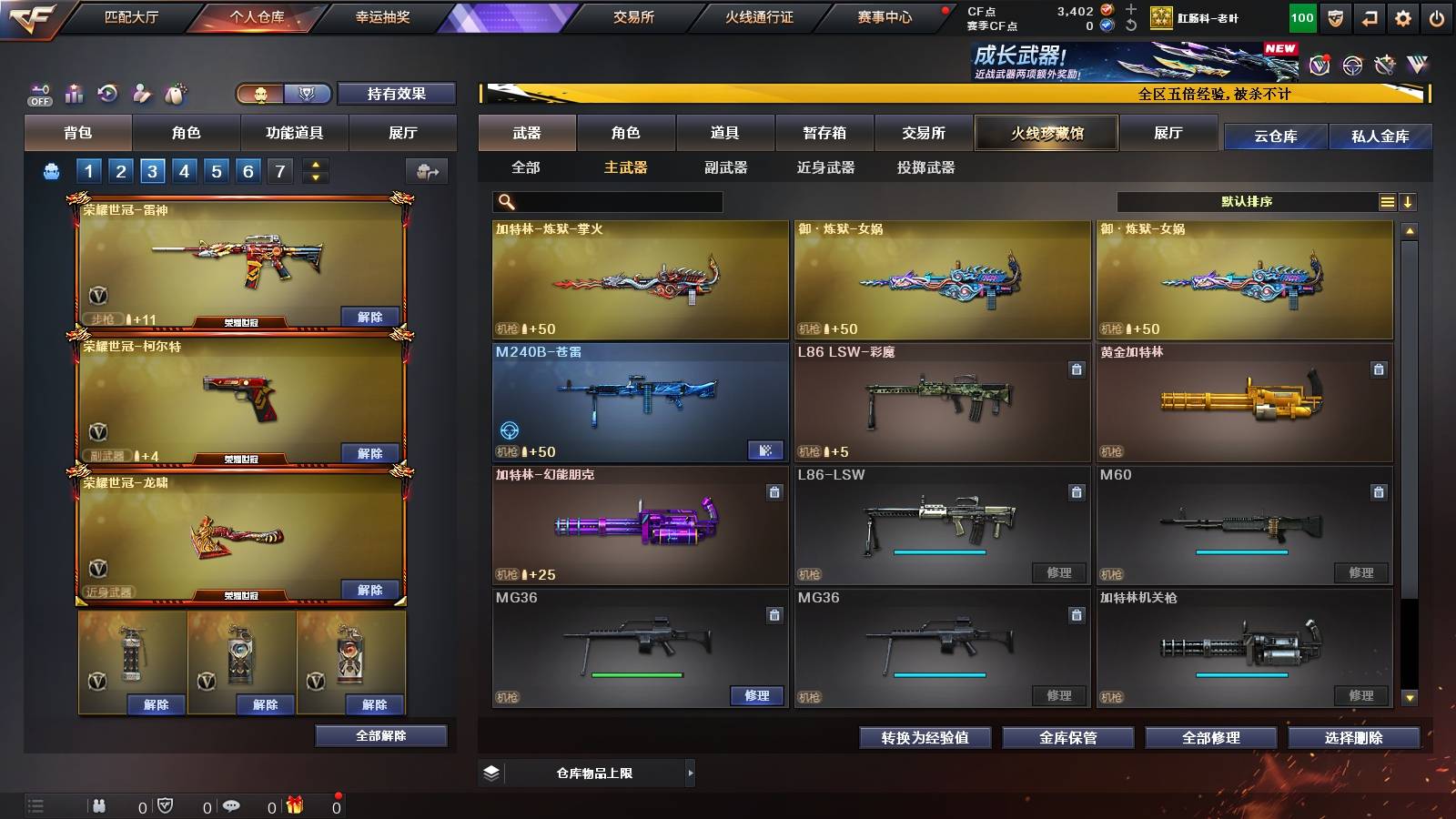Image resolution: width=1456 pixels, height=819 pixels.
Task: Click the wrench repair icon near top right banners
Action: click(1387, 63)
